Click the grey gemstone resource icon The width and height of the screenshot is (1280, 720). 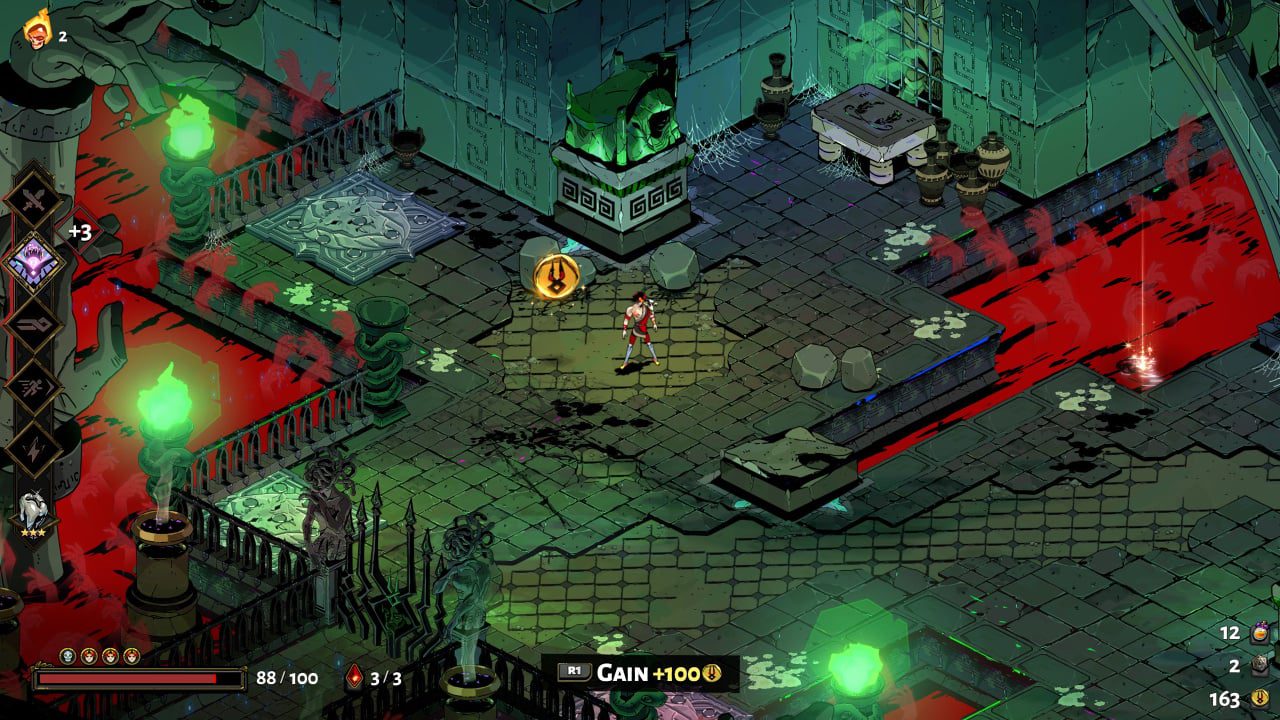click(x=1259, y=666)
